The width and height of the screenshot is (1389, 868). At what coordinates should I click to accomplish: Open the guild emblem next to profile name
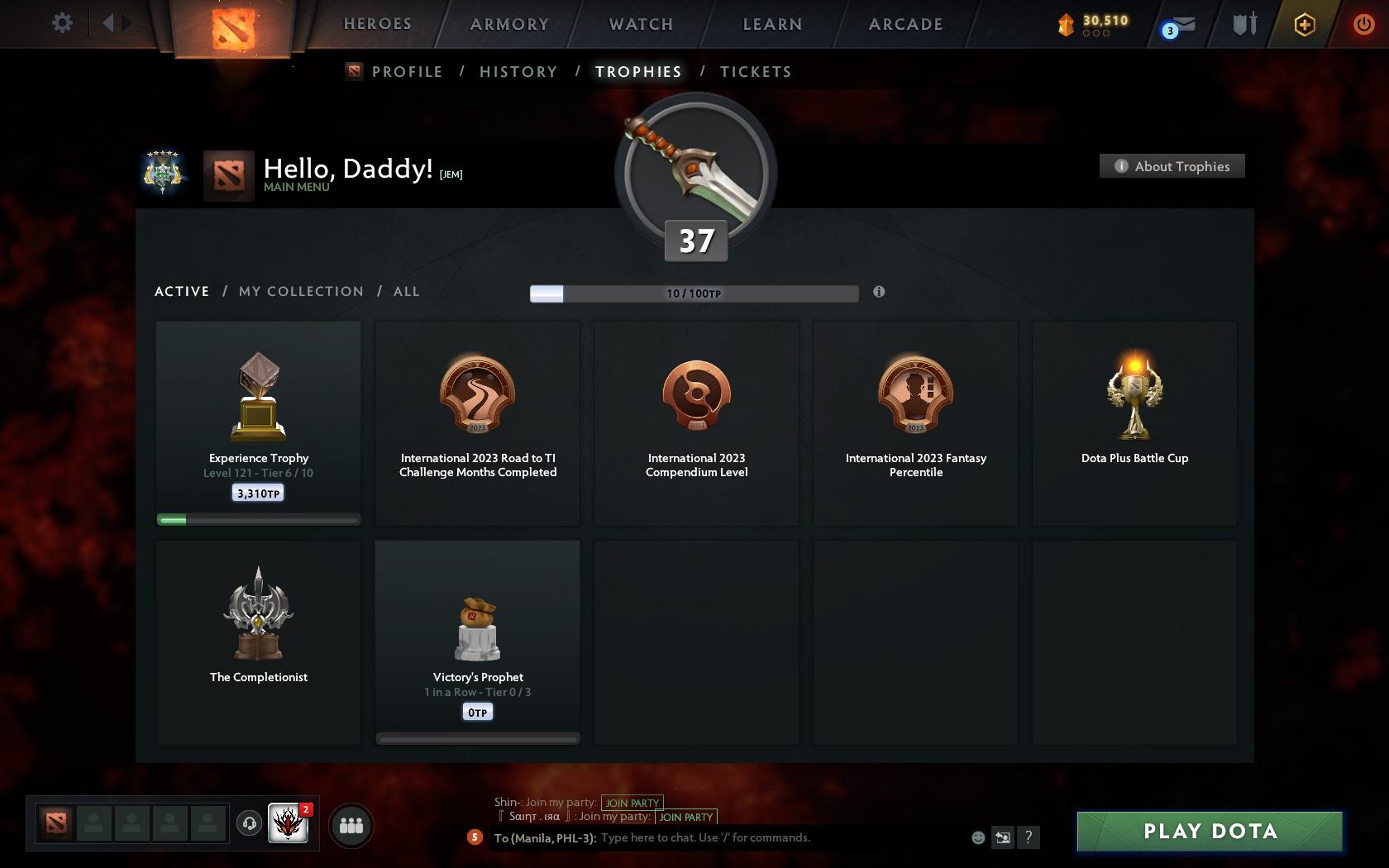pyautogui.click(x=162, y=174)
